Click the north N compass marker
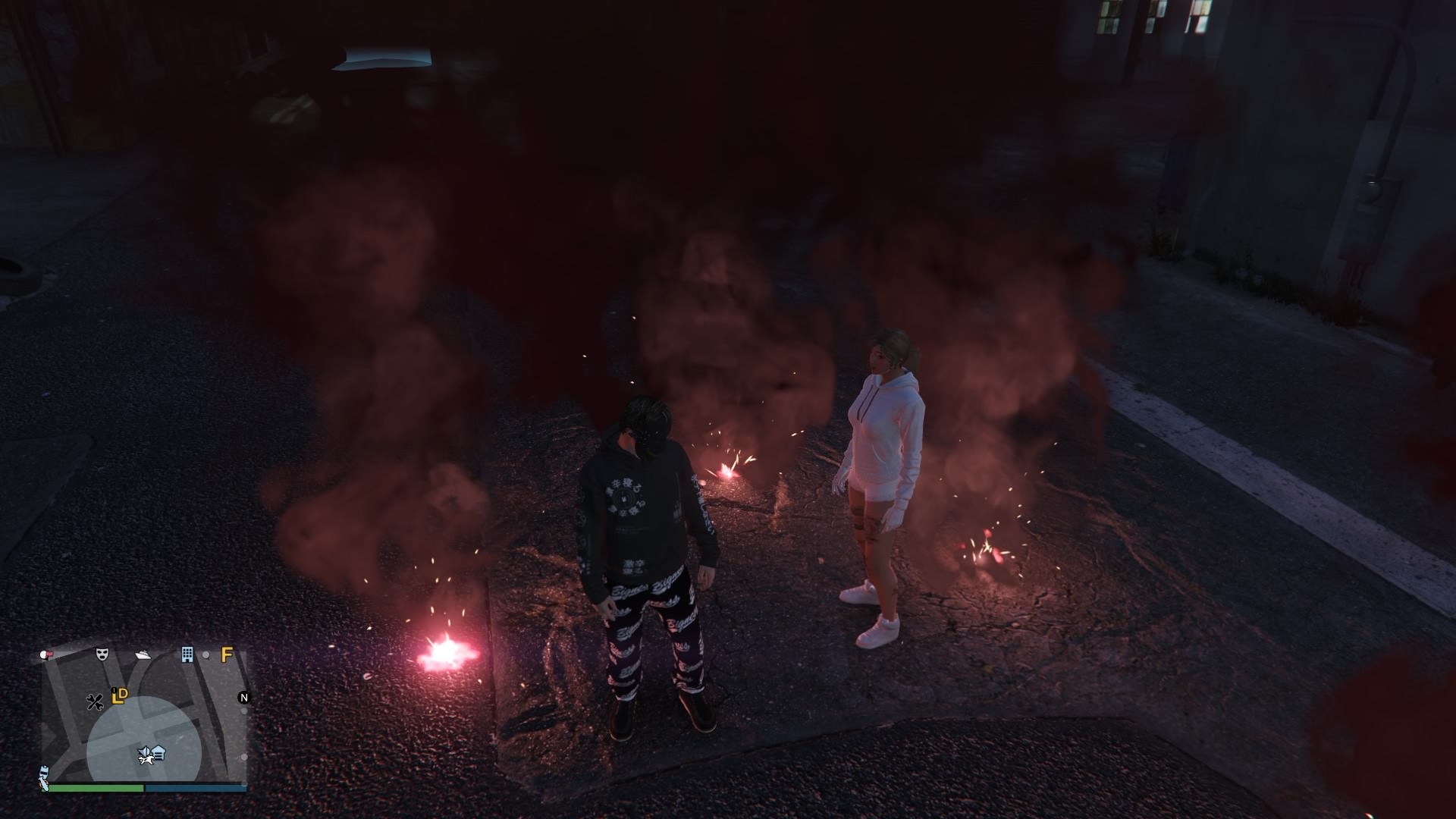The image size is (1456, 819). 243,698
